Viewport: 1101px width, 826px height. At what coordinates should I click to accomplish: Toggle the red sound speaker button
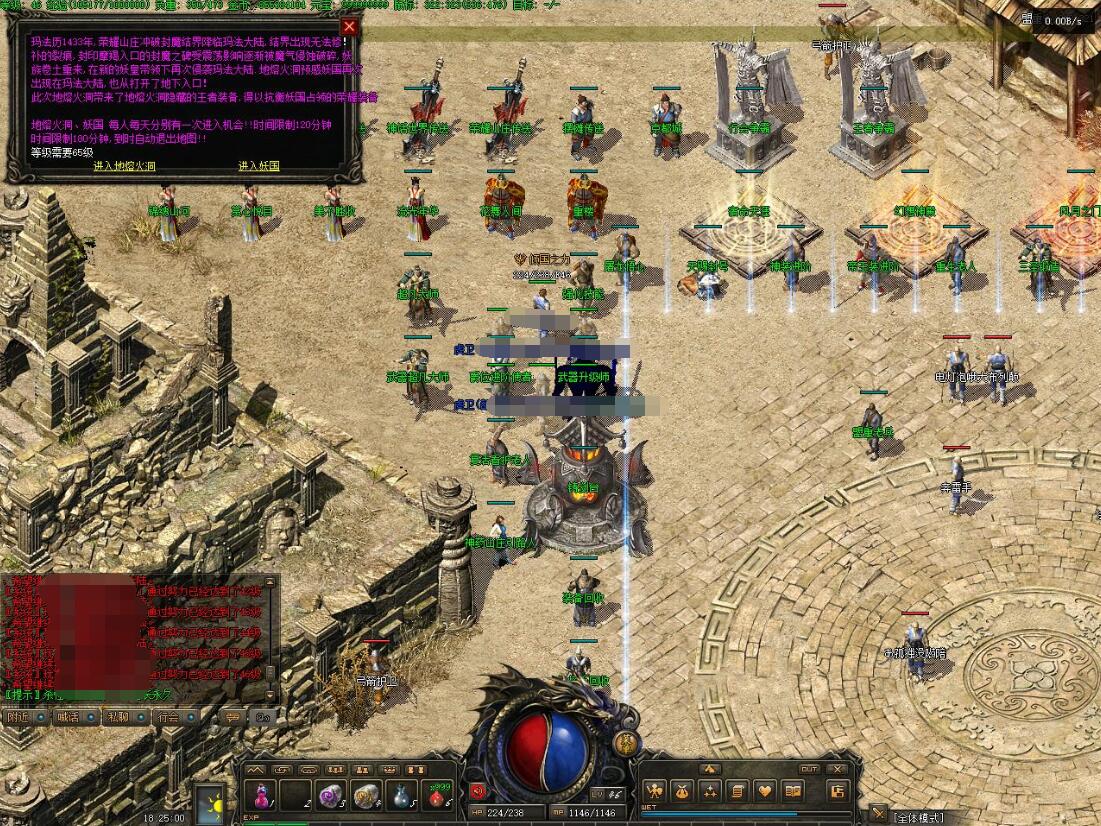[477, 791]
